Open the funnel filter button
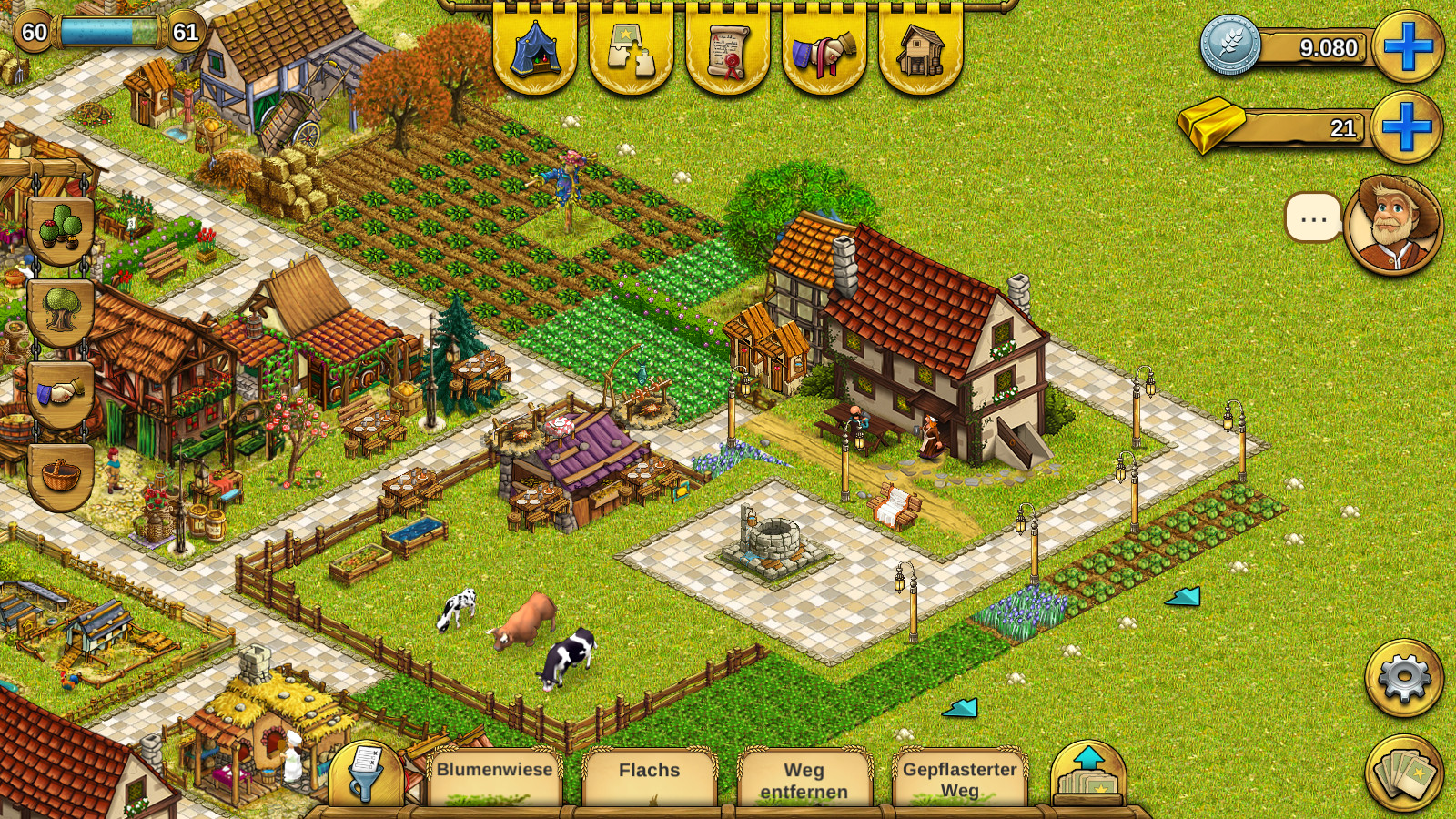This screenshot has height=819, width=1456. click(x=366, y=774)
